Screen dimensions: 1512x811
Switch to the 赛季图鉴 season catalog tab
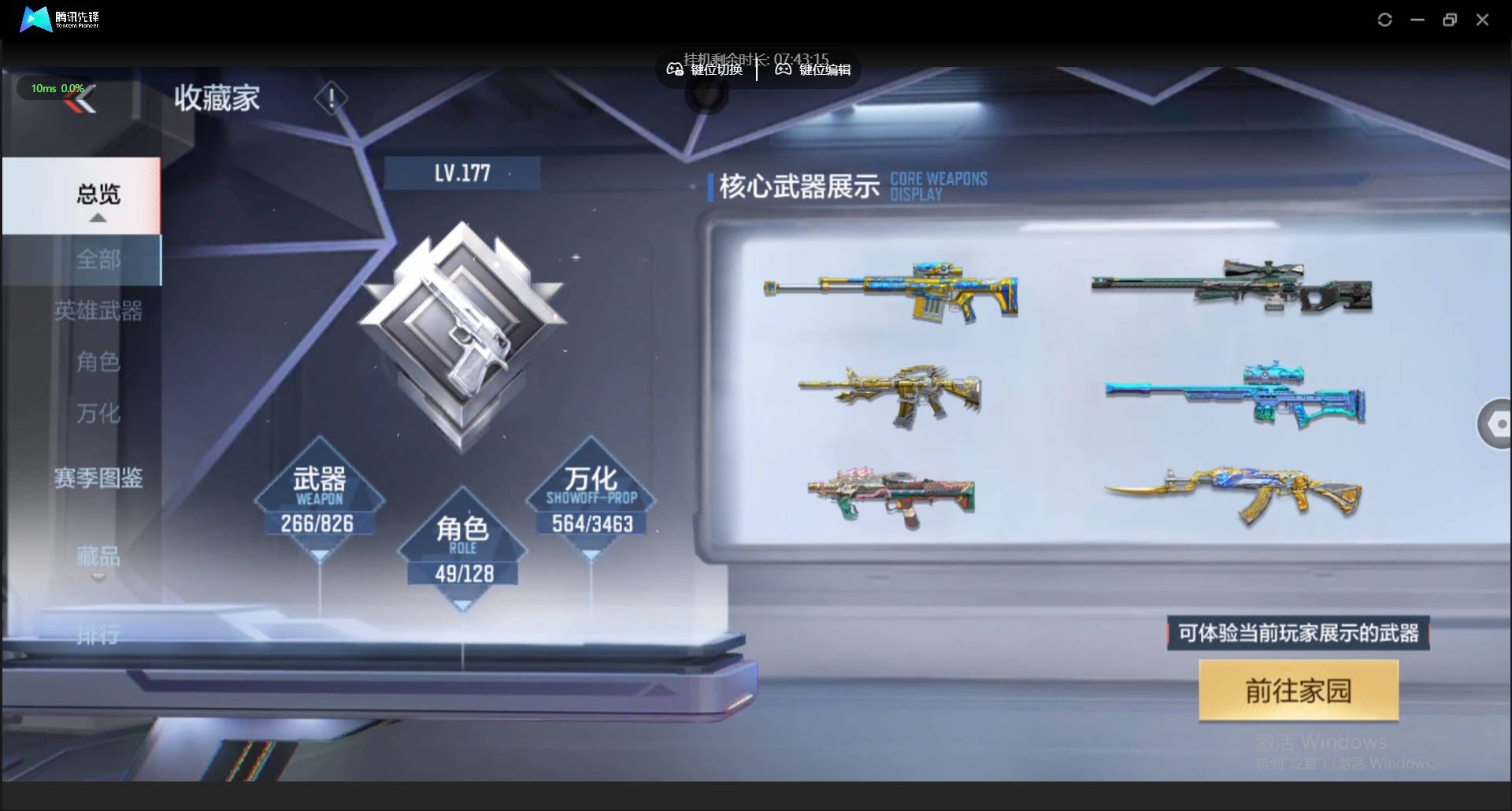click(x=98, y=478)
